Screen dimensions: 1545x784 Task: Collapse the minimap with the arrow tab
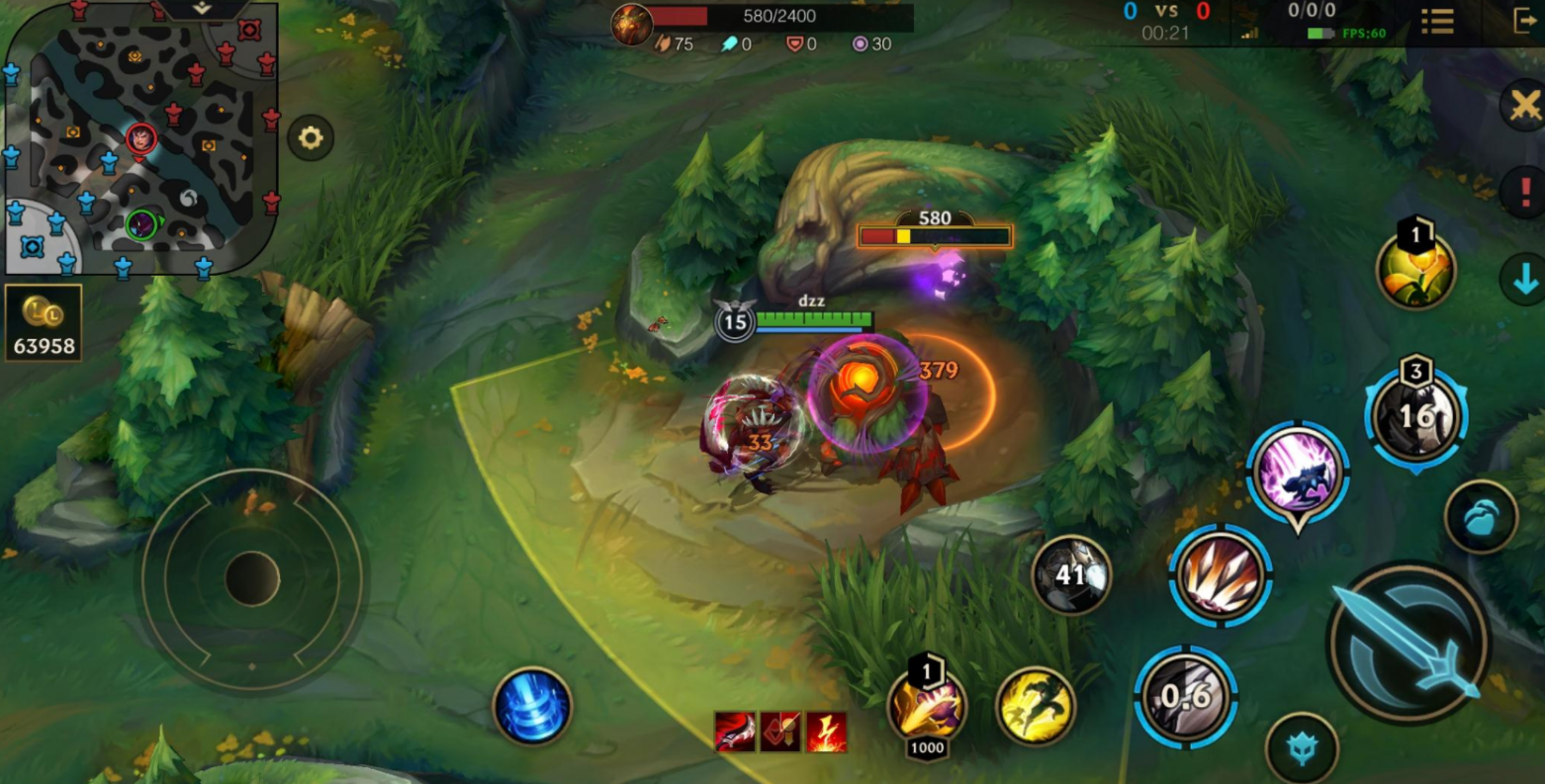point(202,9)
